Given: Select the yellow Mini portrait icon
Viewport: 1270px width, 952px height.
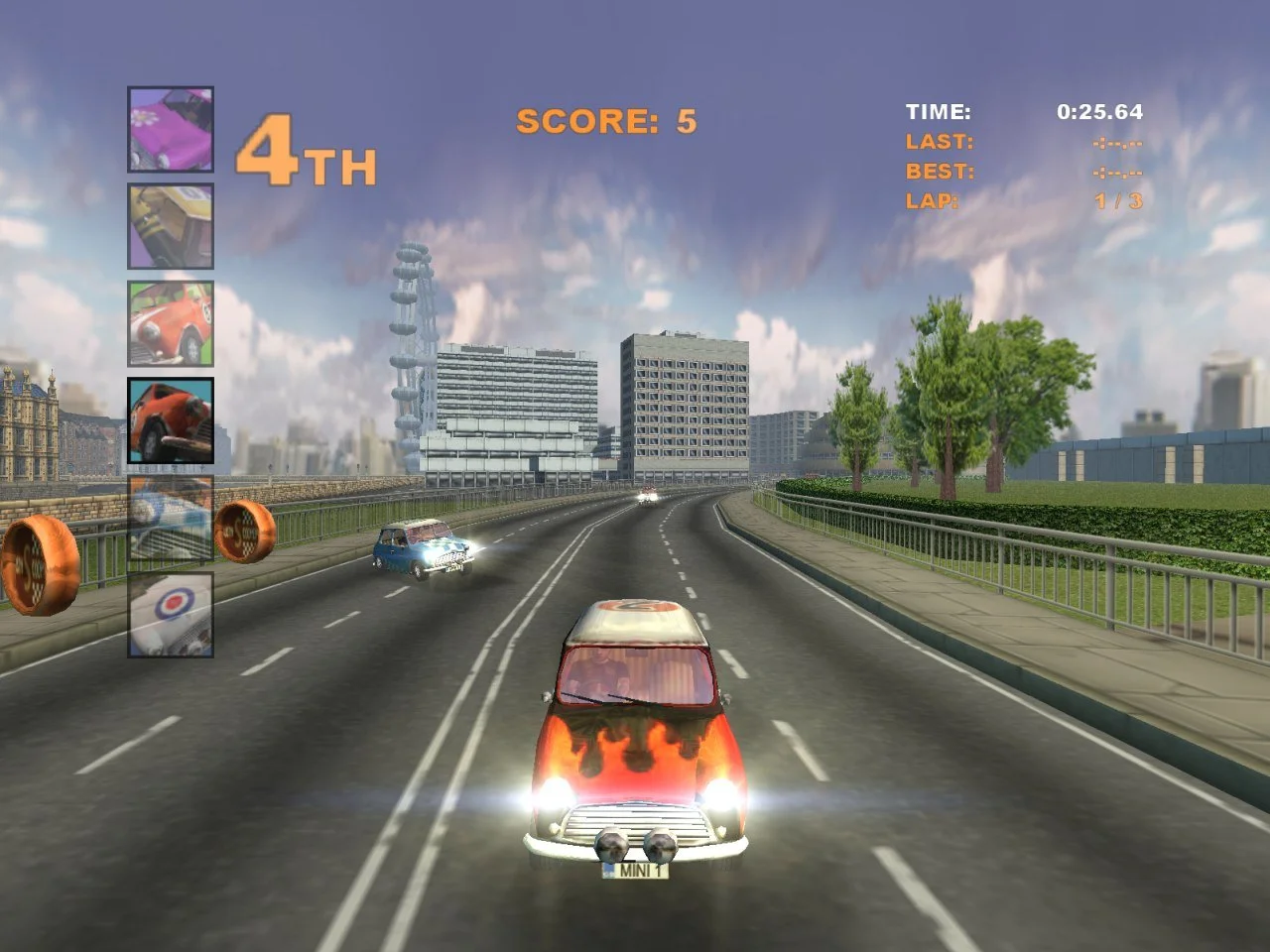Looking at the screenshot, I should point(169,226).
